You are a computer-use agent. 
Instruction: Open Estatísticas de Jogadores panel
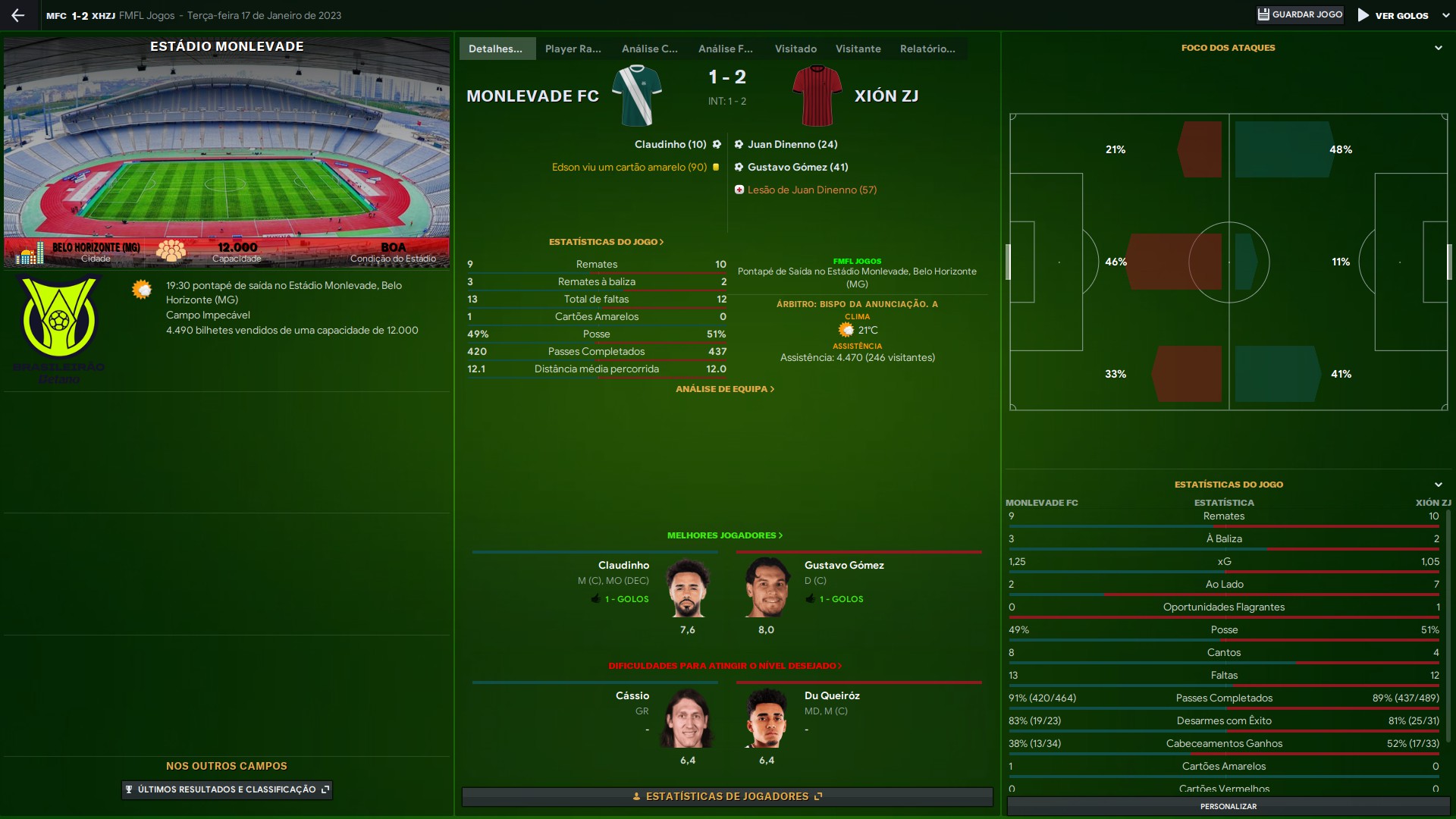click(726, 796)
